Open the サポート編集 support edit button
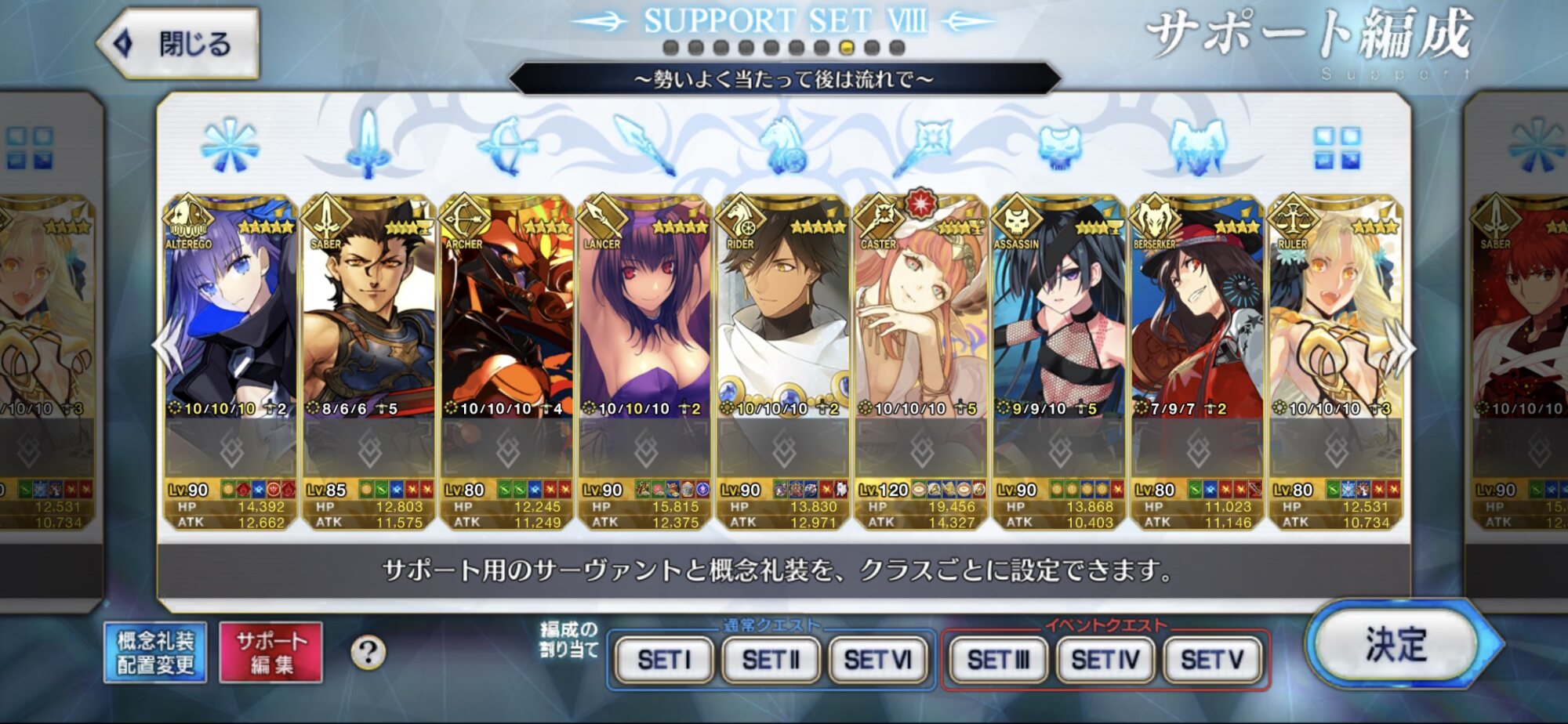 click(x=271, y=653)
